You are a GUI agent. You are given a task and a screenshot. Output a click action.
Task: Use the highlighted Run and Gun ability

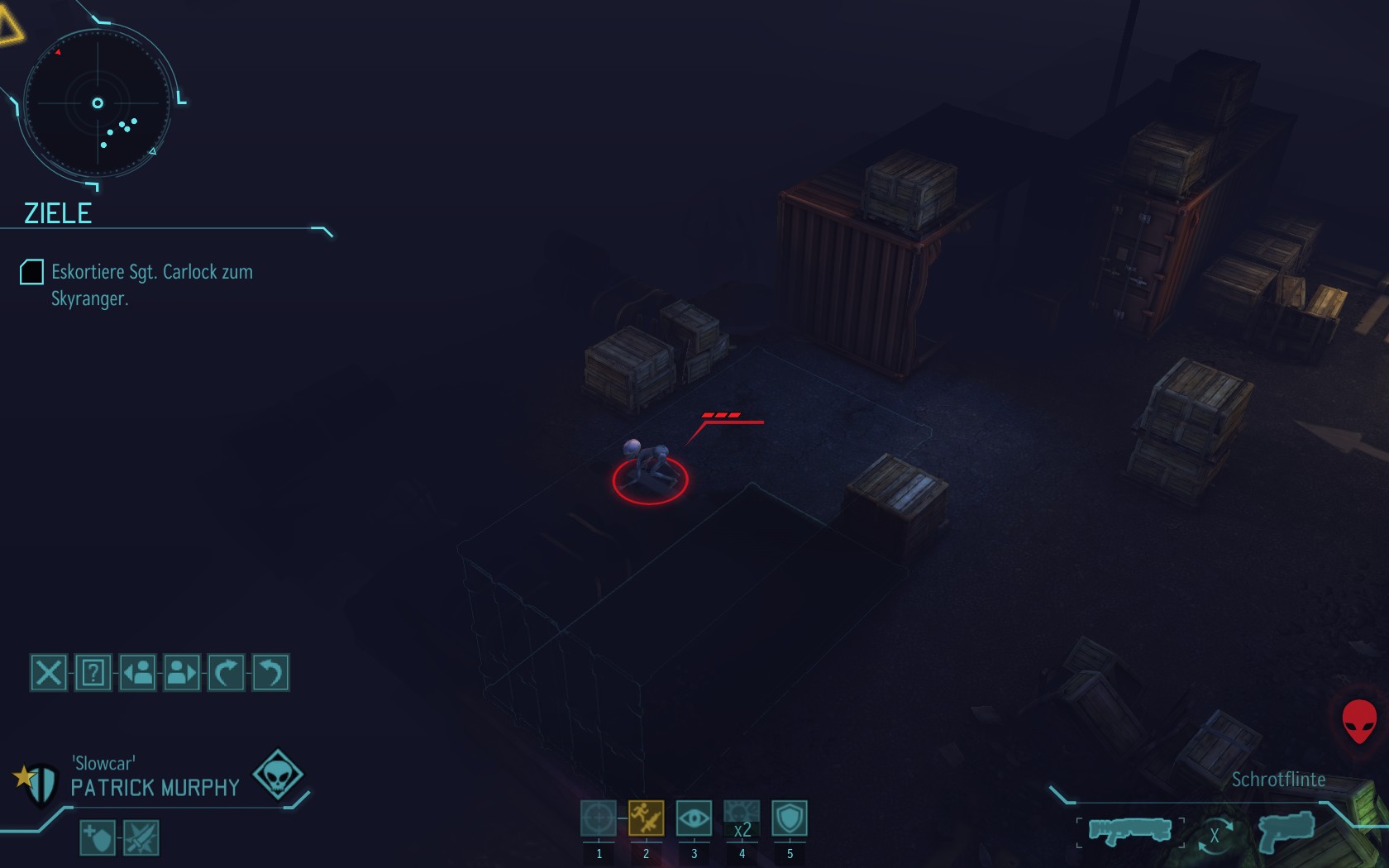tap(646, 818)
